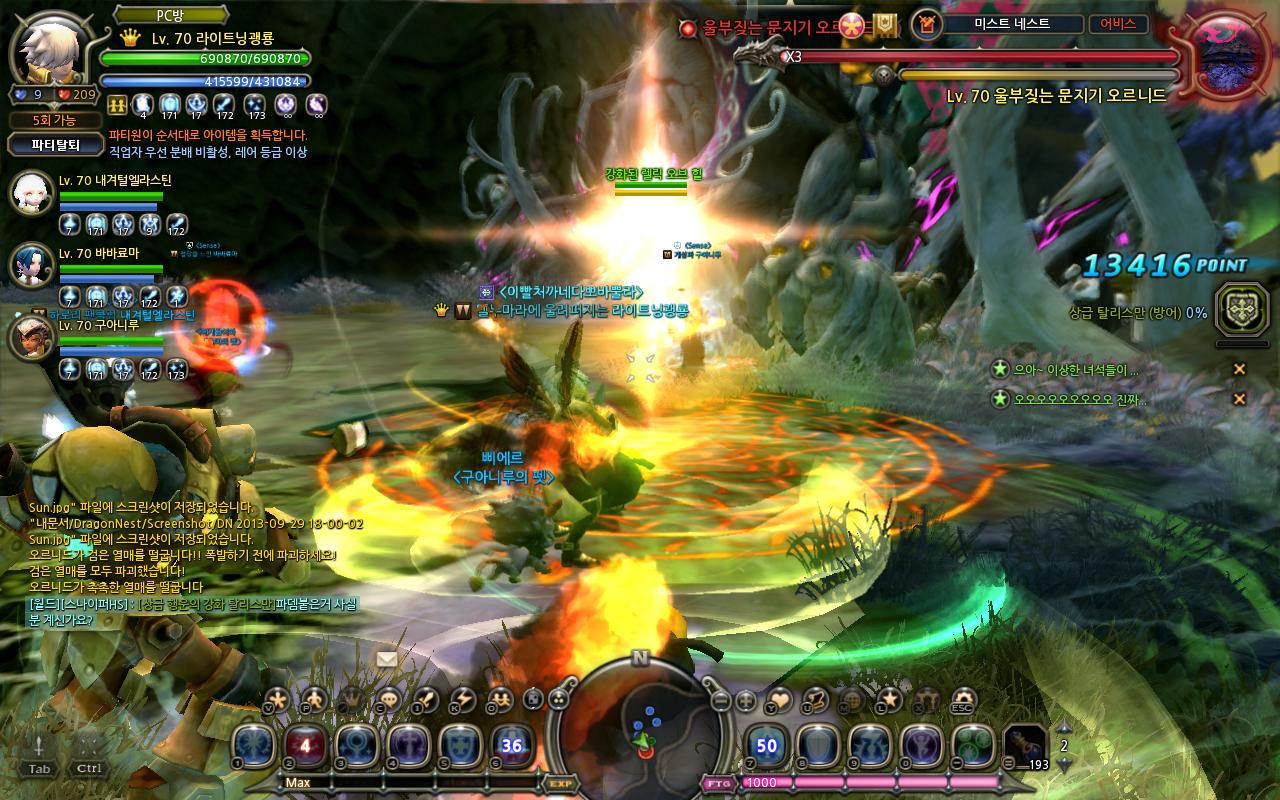Open the system menu gear icon labeled ESC
1280x800 pixels.
964,701
